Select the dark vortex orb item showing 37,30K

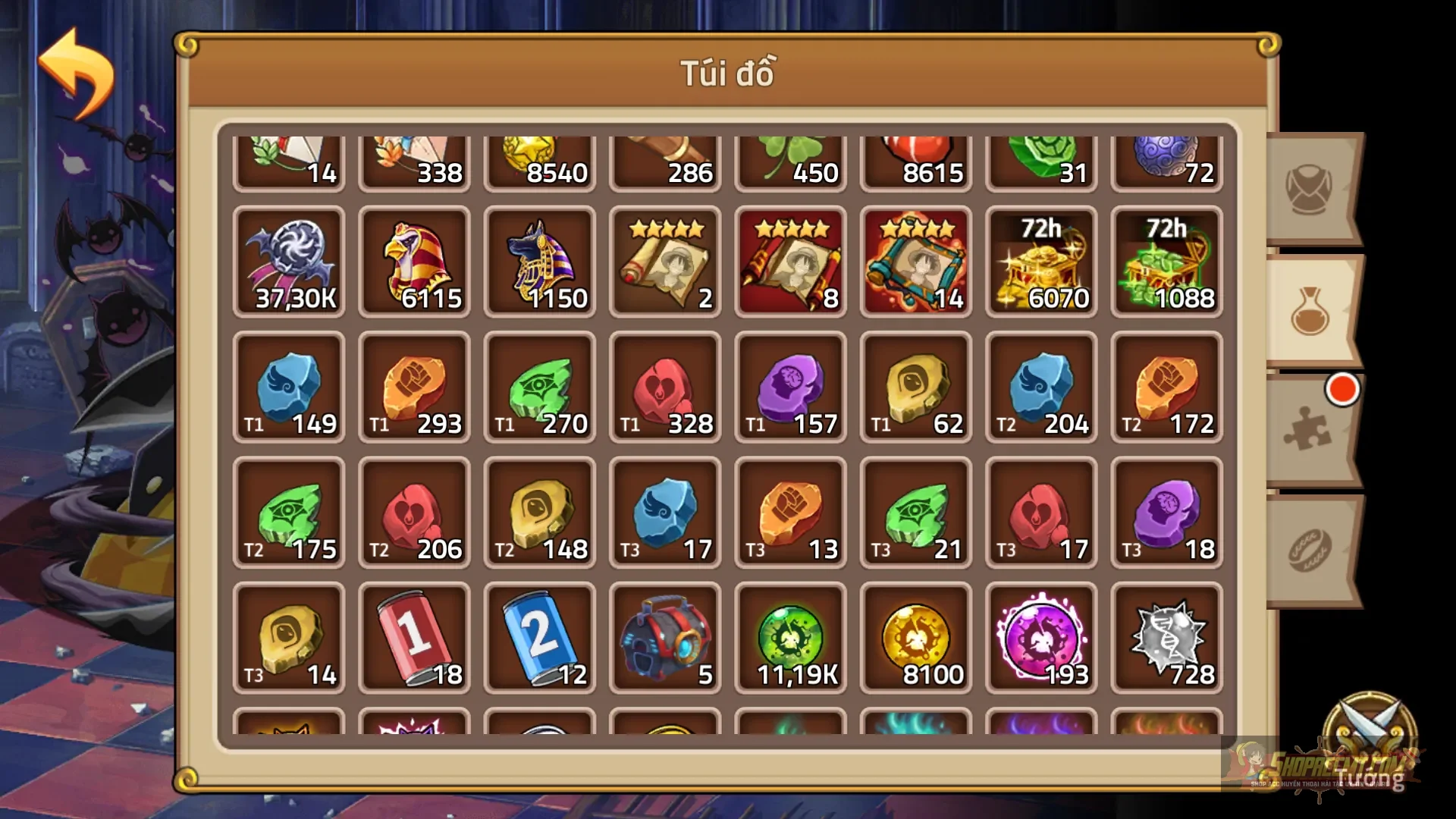[x=289, y=262]
